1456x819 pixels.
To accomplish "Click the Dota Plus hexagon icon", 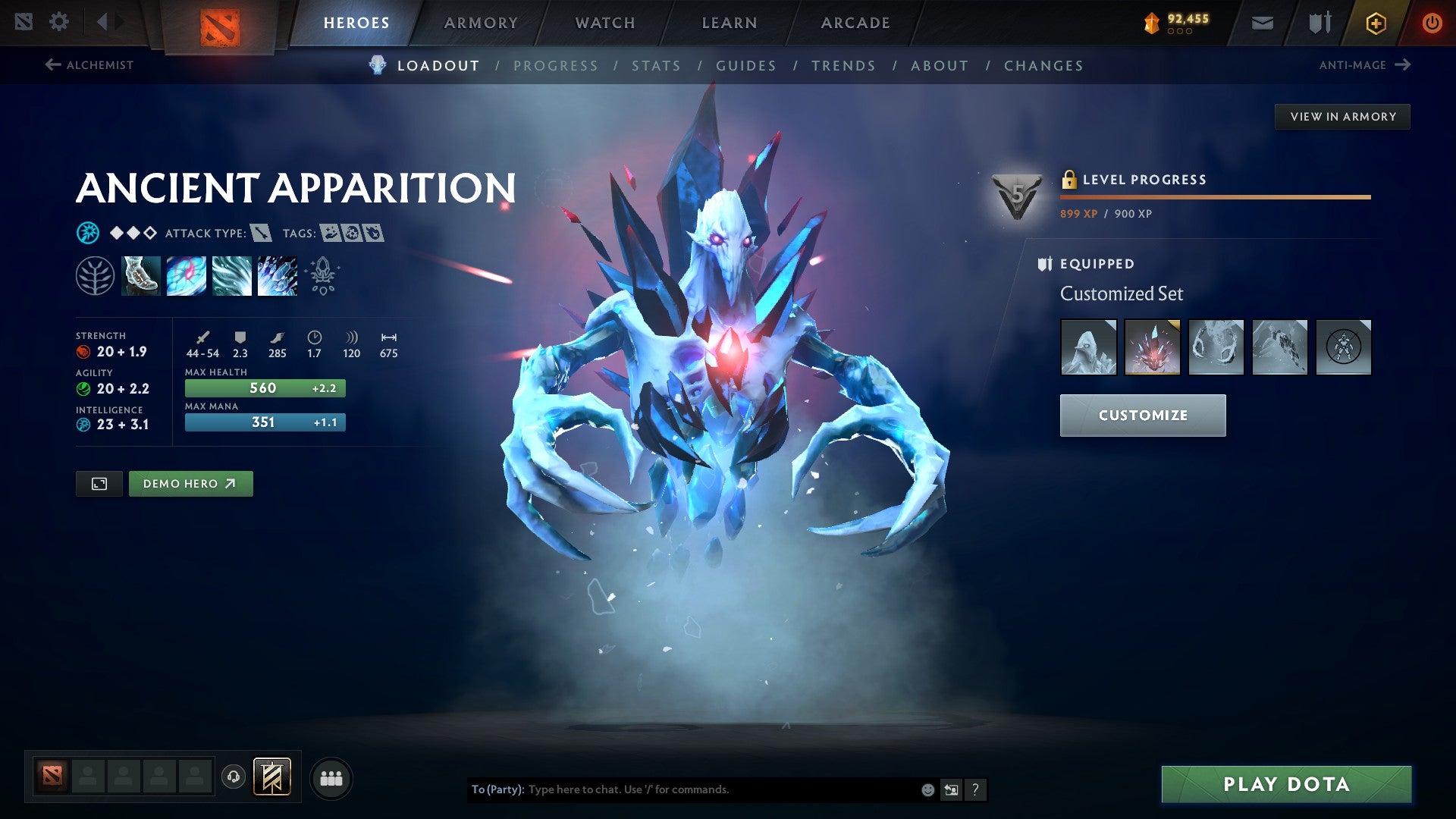I will (x=1375, y=22).
